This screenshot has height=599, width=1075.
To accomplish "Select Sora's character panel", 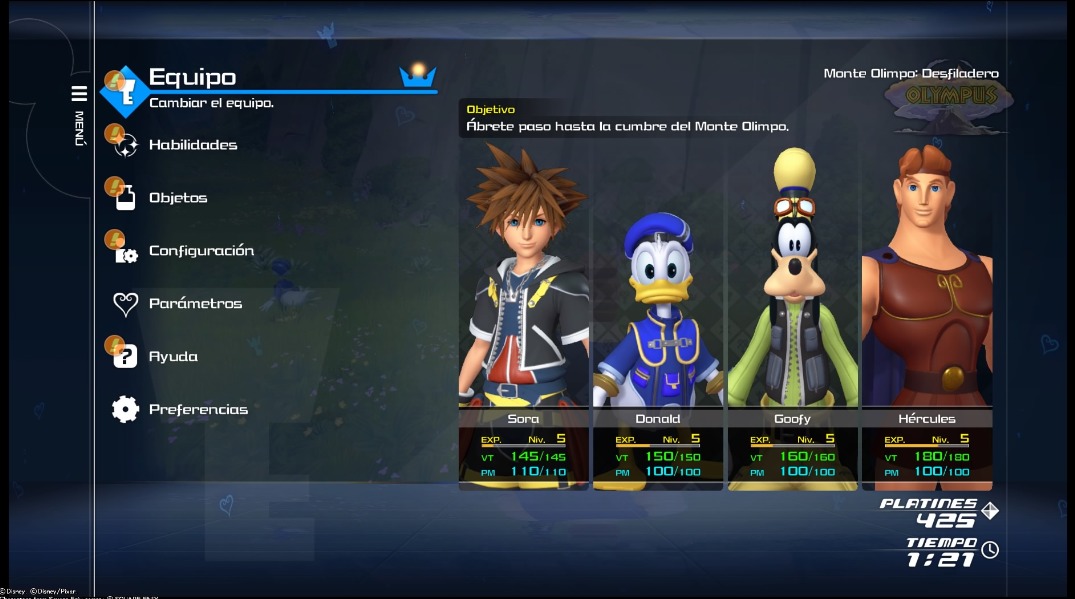I will (524, 315).
